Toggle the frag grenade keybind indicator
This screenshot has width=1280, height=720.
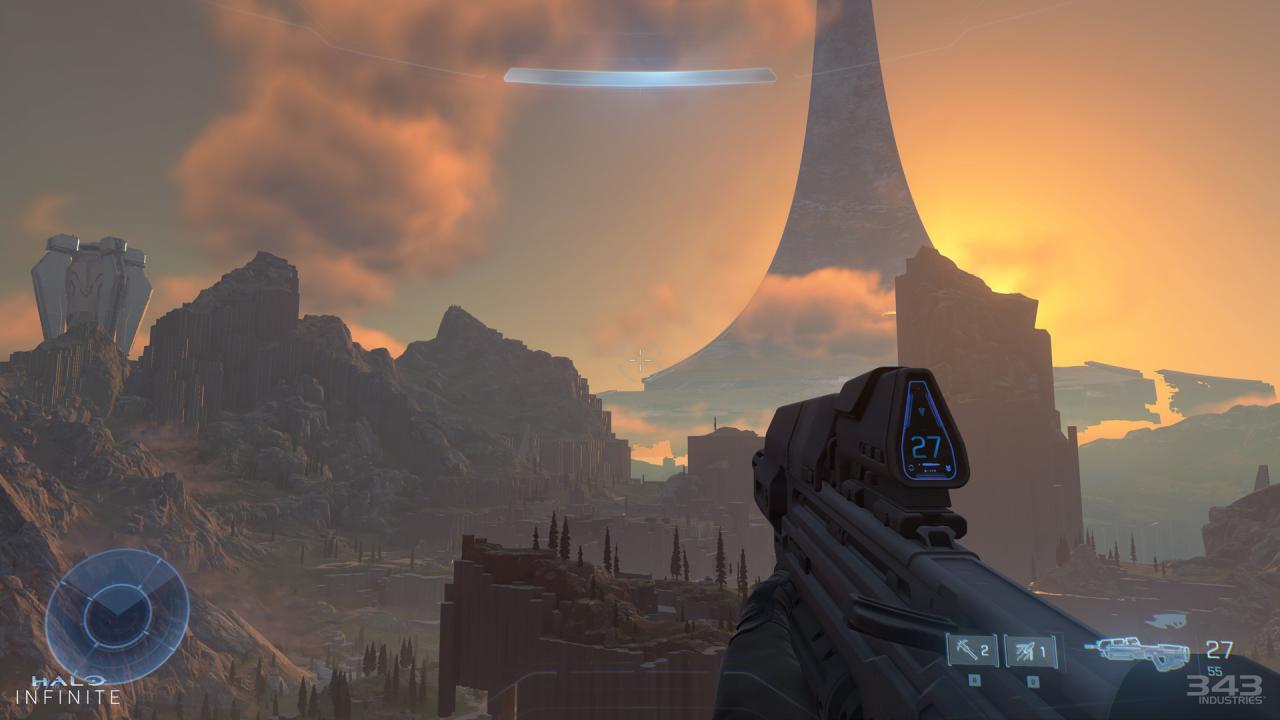[973, 680]
